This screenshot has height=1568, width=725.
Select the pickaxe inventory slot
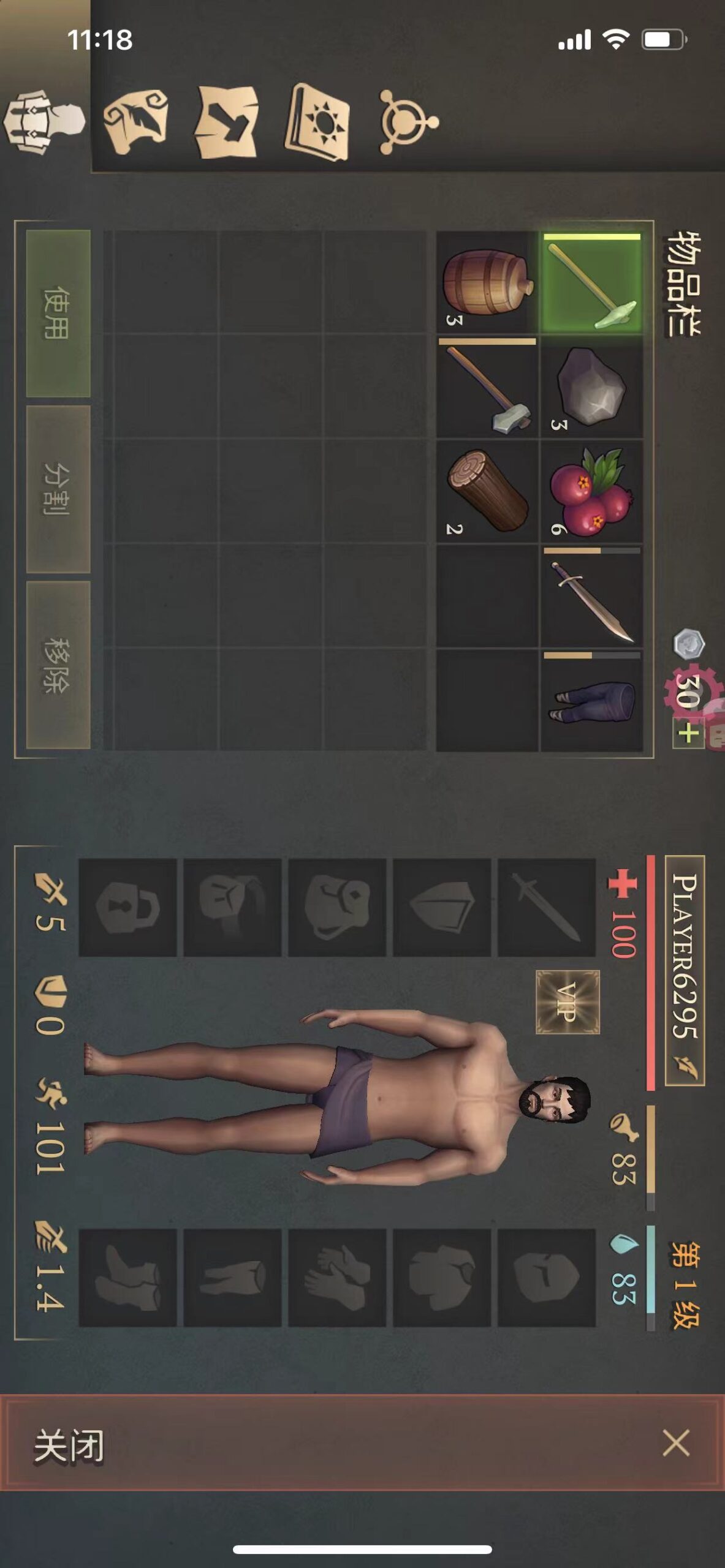pos(591,282)
